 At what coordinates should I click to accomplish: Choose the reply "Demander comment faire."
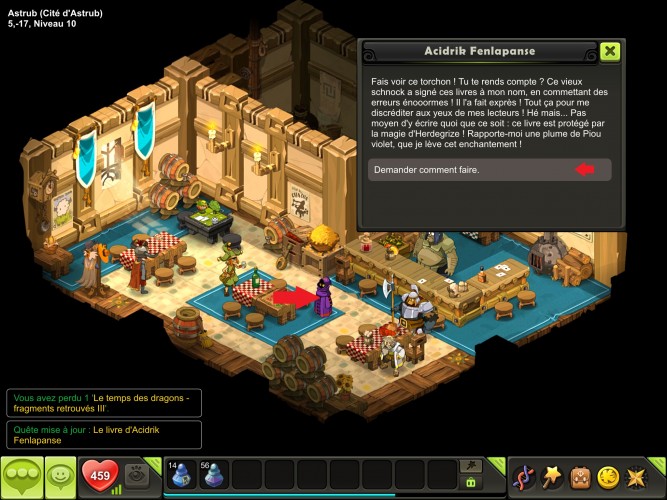489,170
